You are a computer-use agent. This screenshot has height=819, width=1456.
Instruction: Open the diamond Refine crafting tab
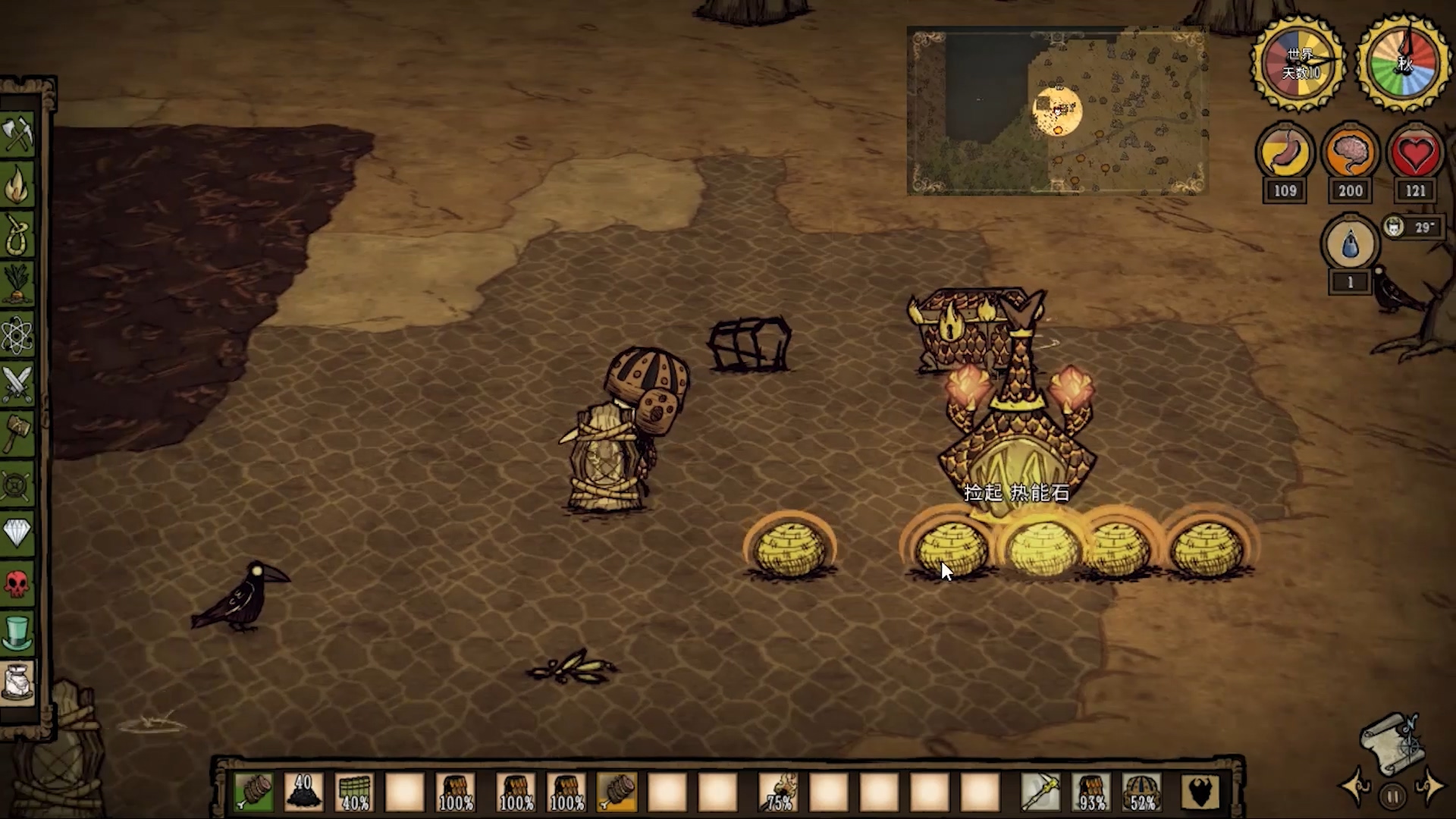coord(17,533)
